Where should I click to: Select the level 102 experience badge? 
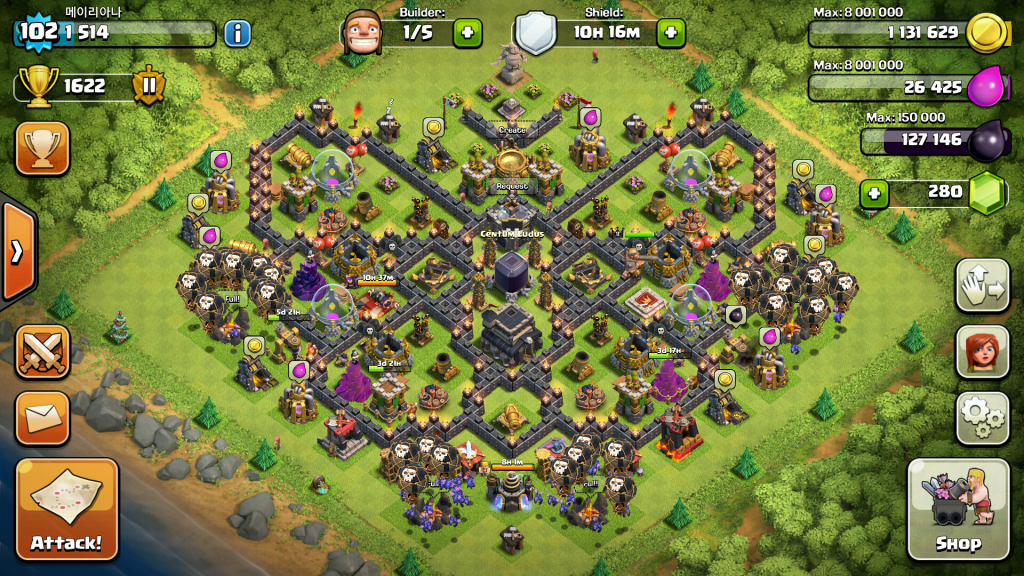pos(38,31)
